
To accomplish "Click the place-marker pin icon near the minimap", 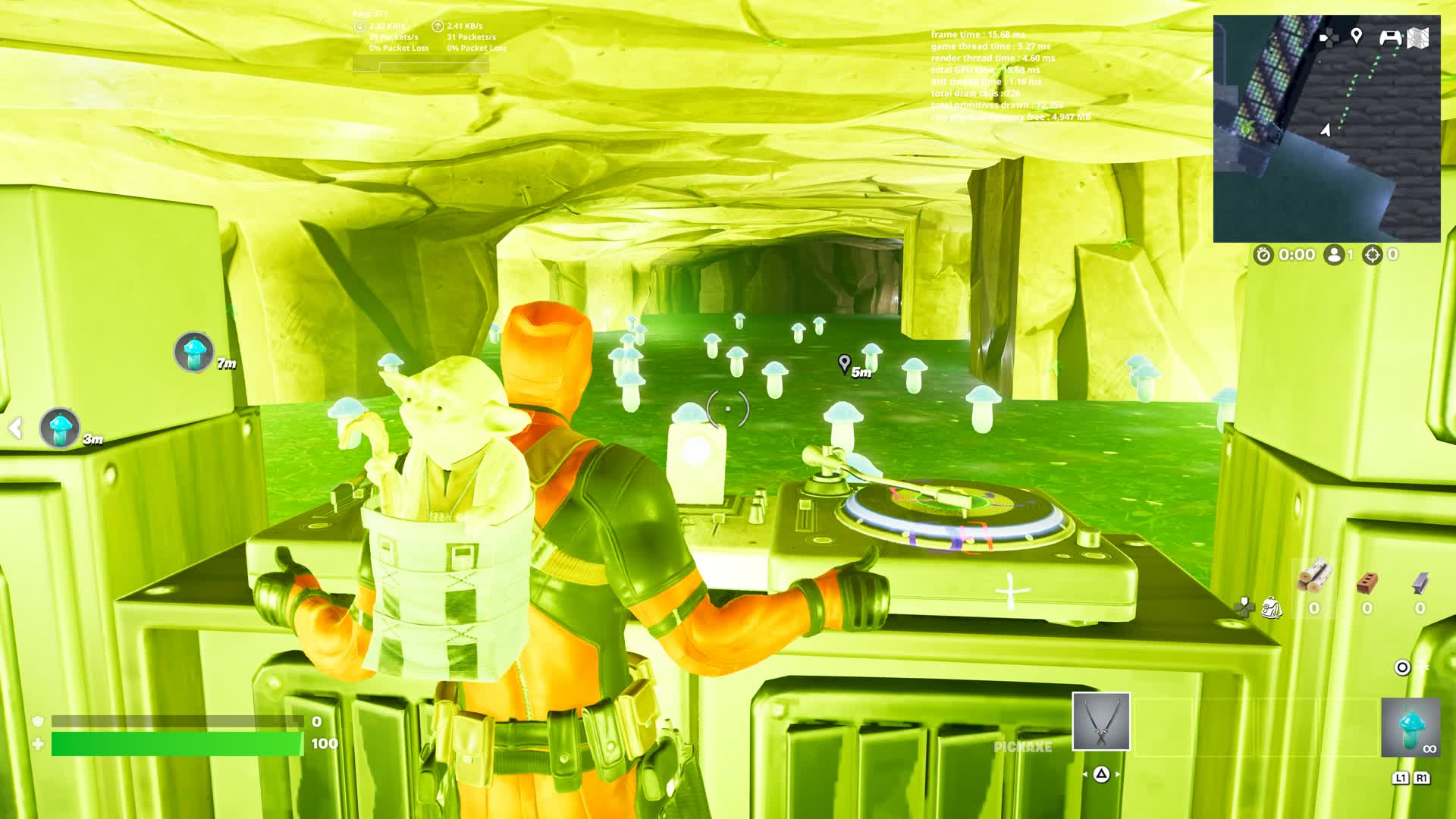I will tap(1357, 36).
